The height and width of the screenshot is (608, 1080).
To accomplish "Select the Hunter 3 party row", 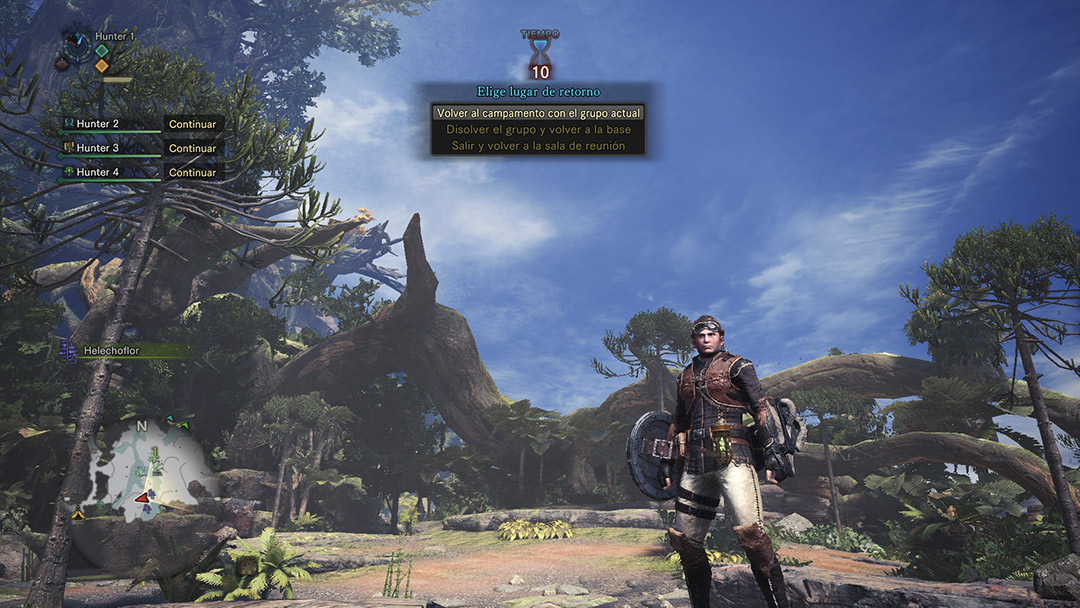I will pos(140,148).
